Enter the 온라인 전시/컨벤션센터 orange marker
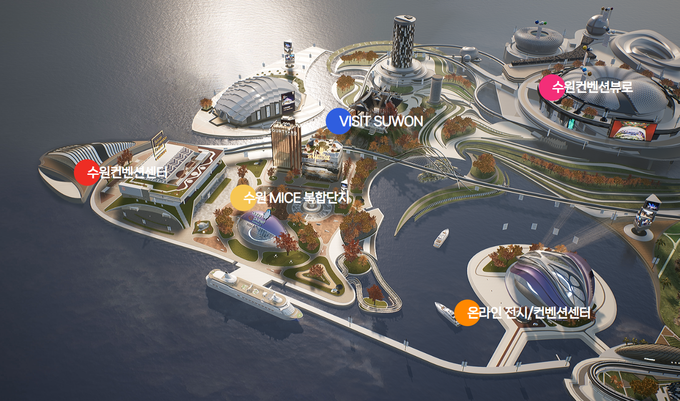 point(467,313)
